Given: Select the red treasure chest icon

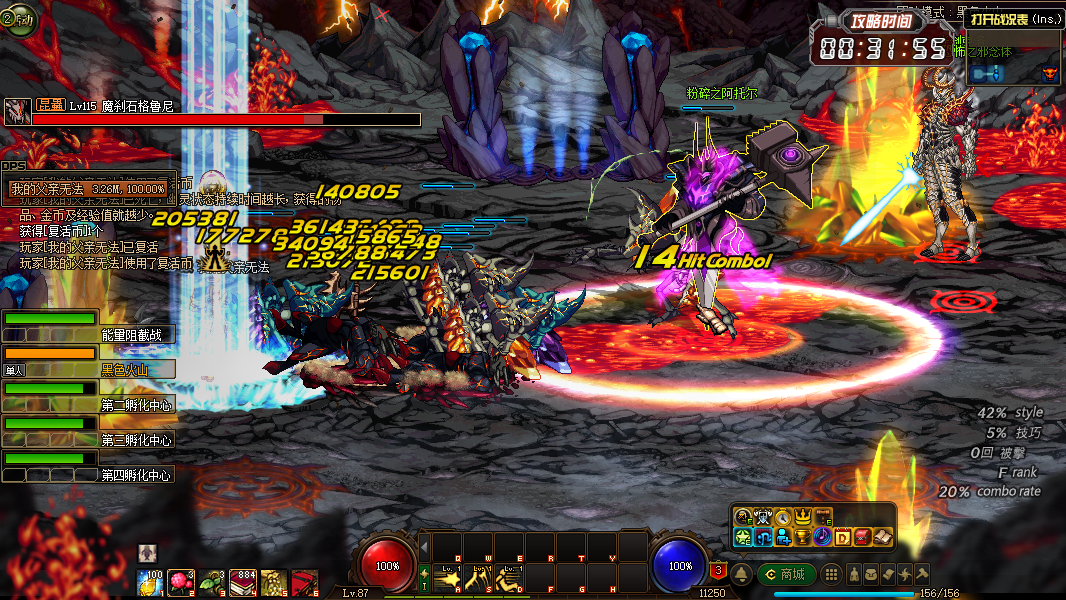Looking at the screenshot, I should pyautogui.click(x=861, y=538).
